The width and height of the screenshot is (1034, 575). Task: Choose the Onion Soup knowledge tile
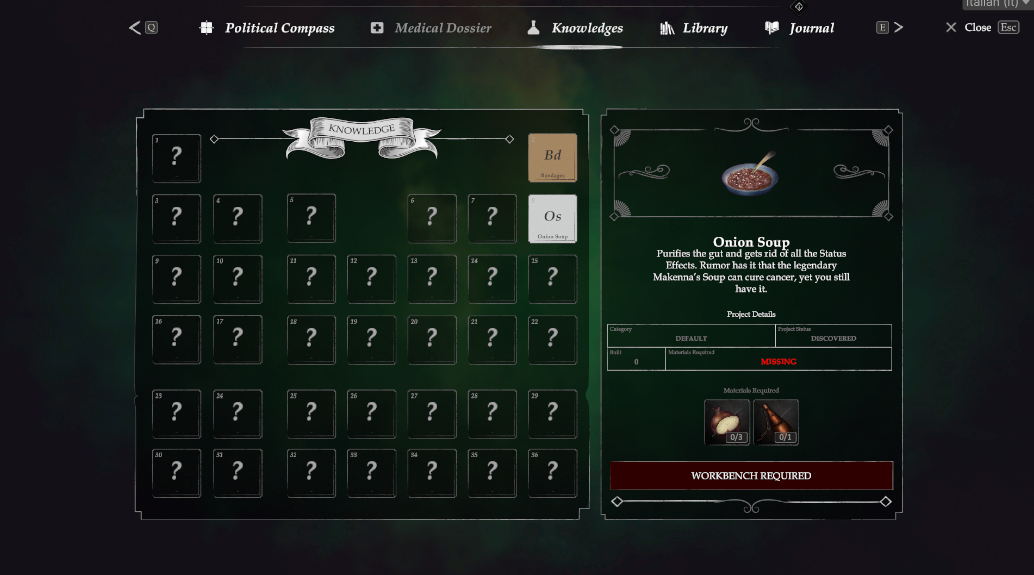[x=552, y=218]
